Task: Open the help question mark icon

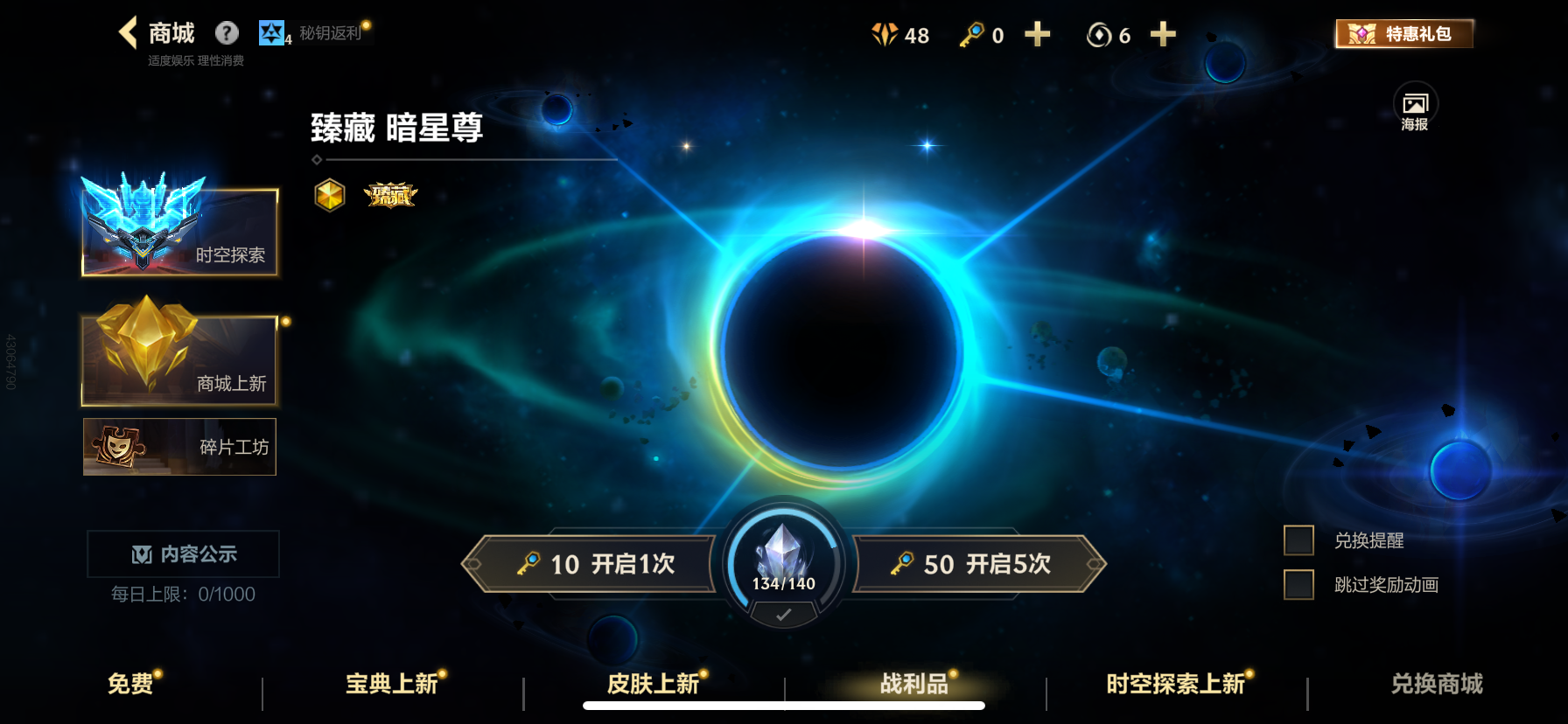Action: pyautogui.click(x=227, y=33)
